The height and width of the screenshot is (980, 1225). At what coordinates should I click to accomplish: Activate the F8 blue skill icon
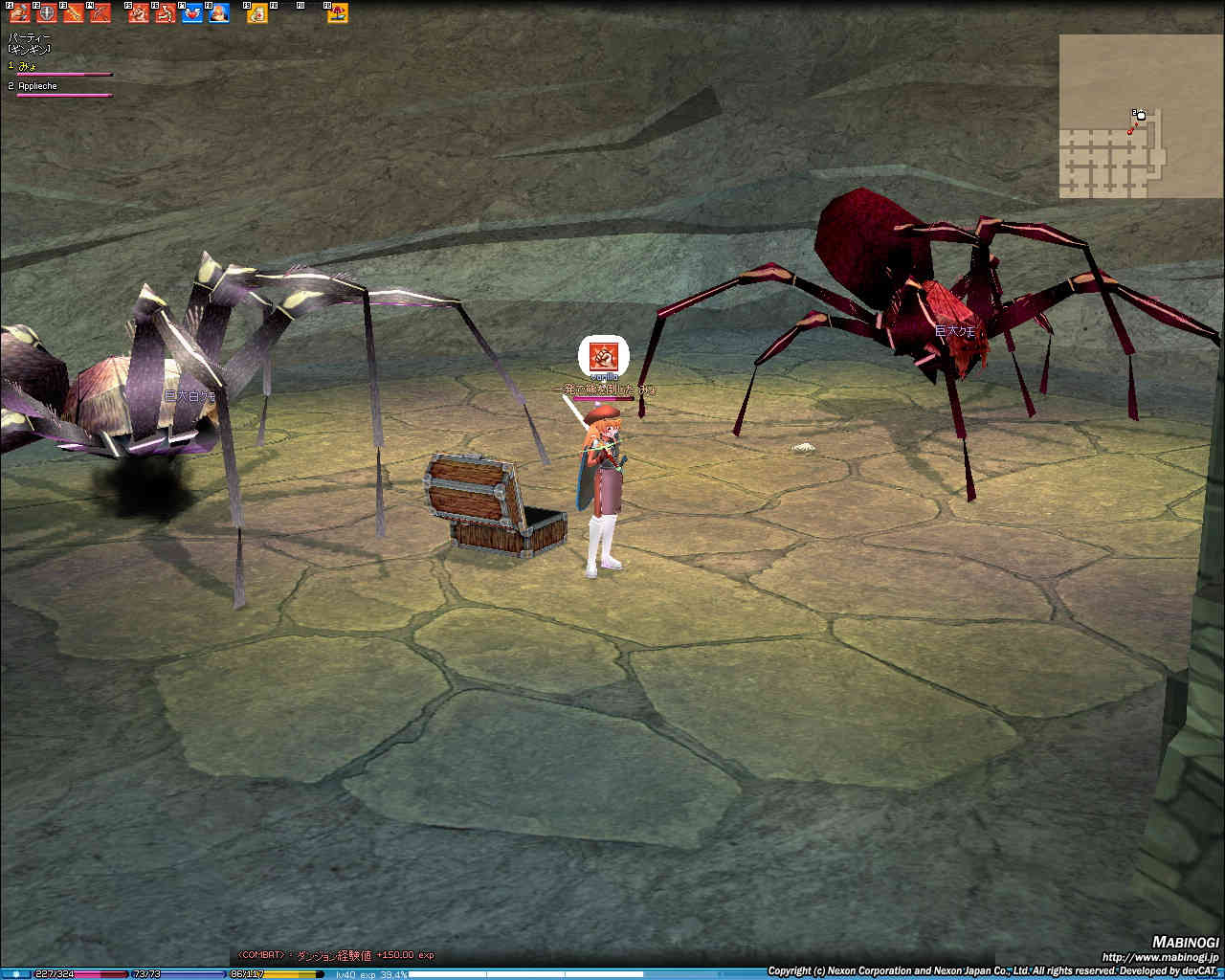pyautogui.click(x=219, y=13)
